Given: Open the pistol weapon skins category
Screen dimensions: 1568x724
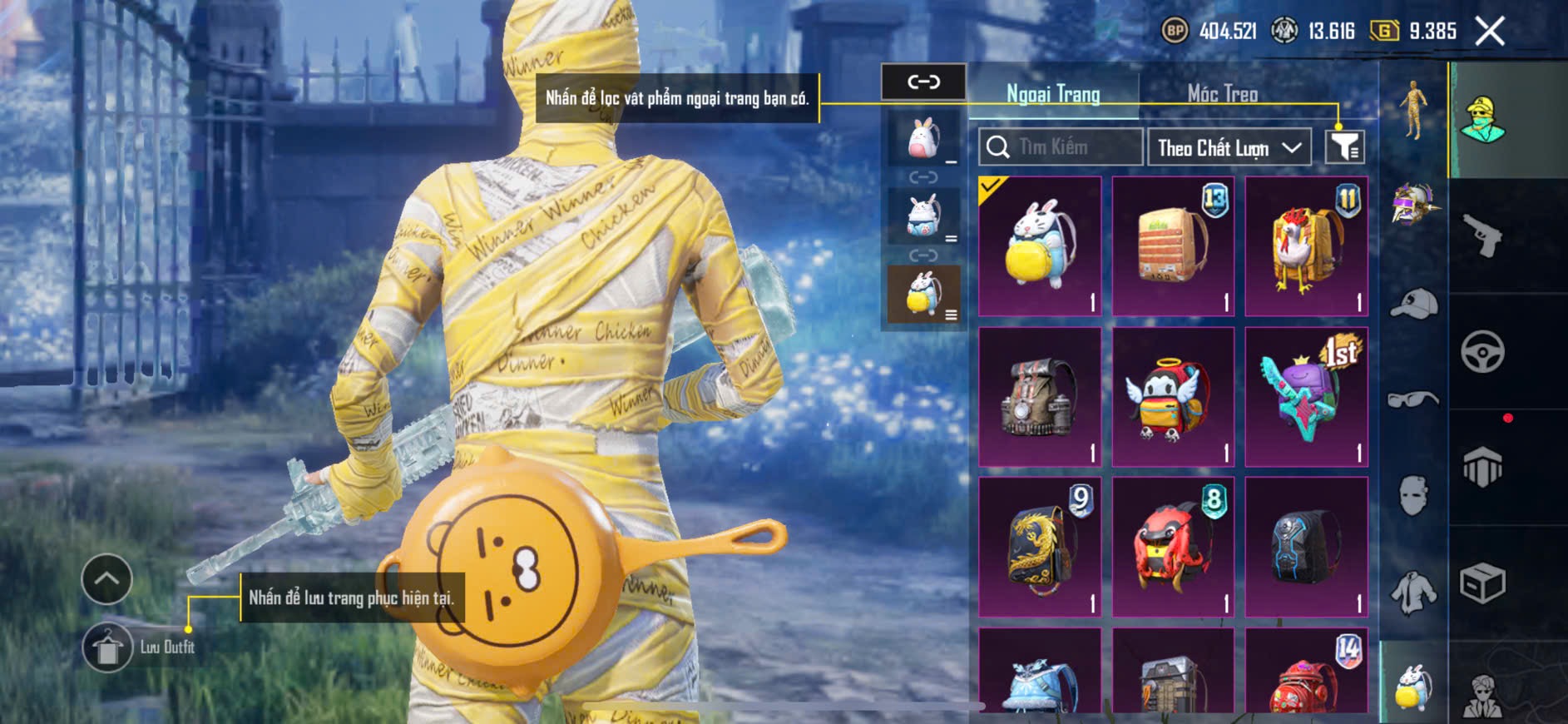Looking at the screenshot, I should (1483, 236).
